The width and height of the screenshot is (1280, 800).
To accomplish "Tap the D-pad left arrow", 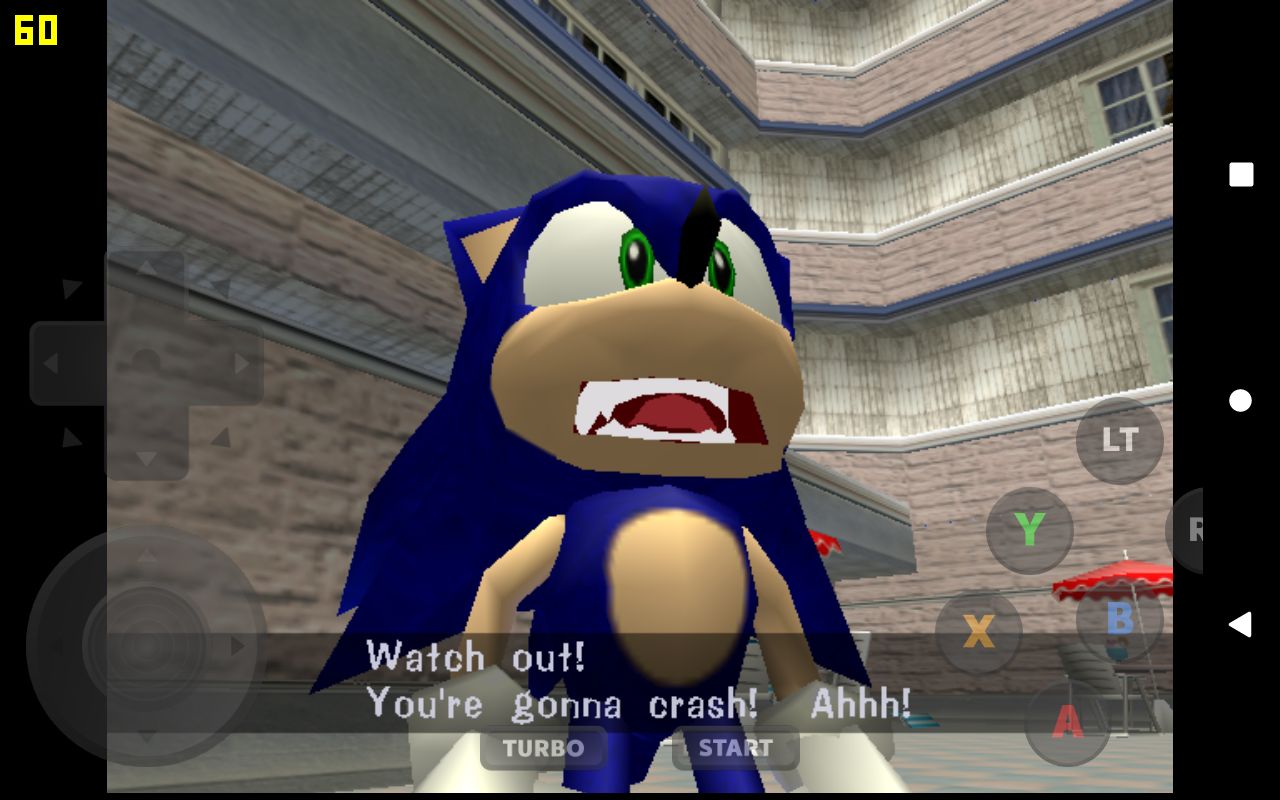I will [x=50, y=363].
